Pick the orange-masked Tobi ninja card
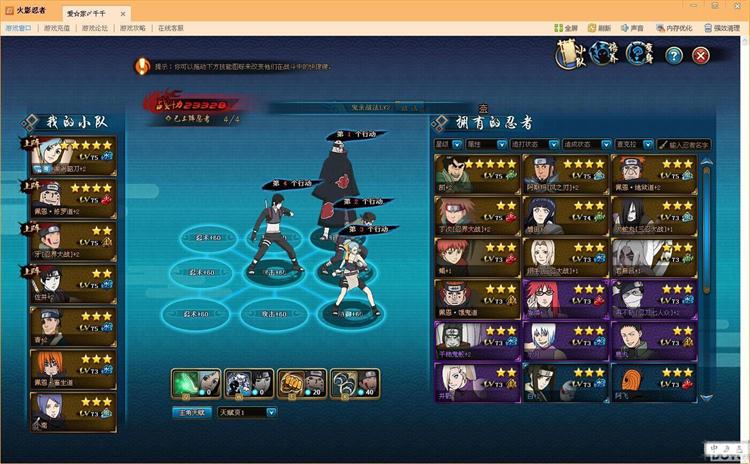Image resolution: width=750 pixels, height=464 pixels. (x=651, y=382)
